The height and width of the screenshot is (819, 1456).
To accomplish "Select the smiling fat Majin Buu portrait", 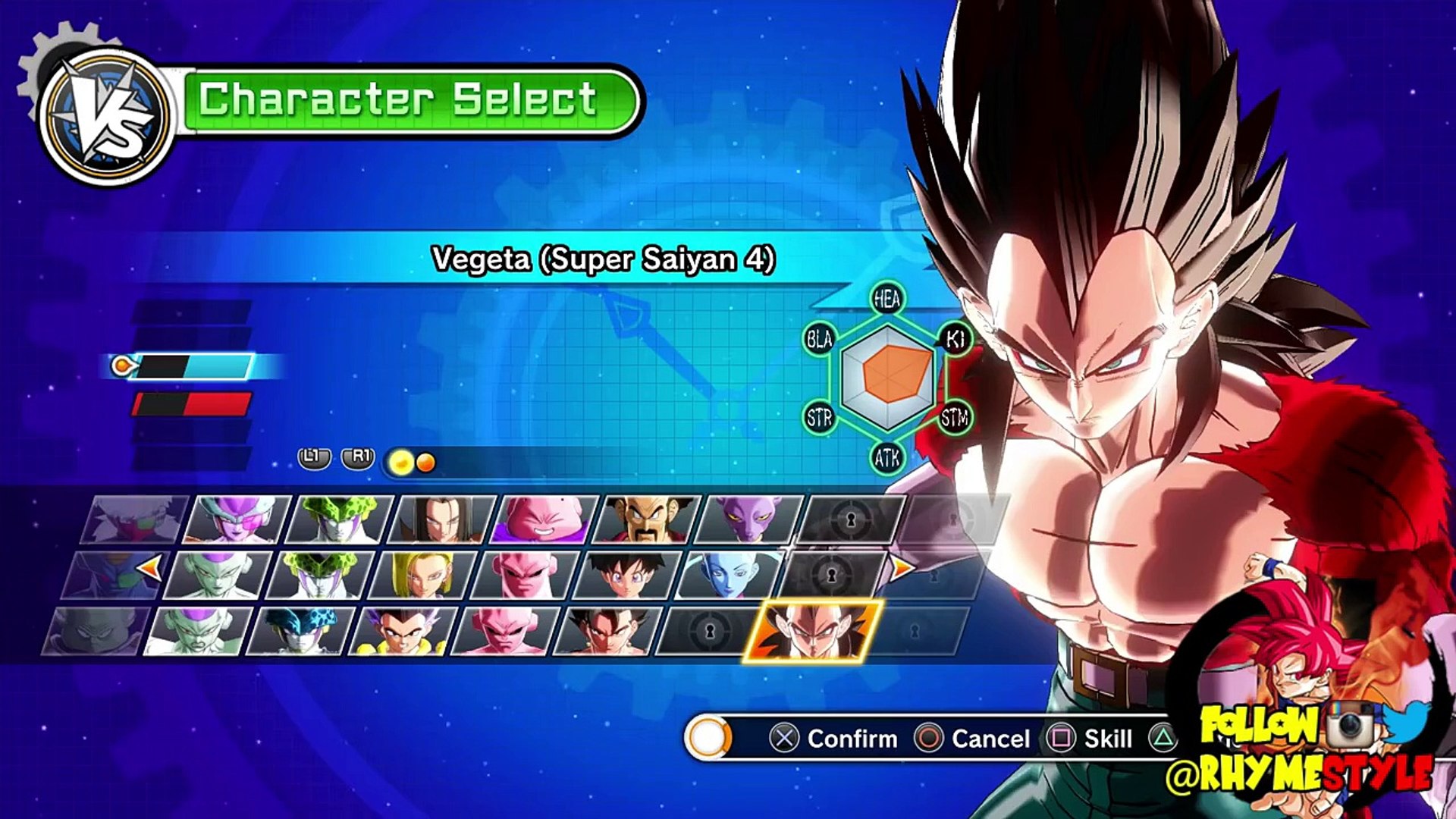I will (x=544, y=519).
